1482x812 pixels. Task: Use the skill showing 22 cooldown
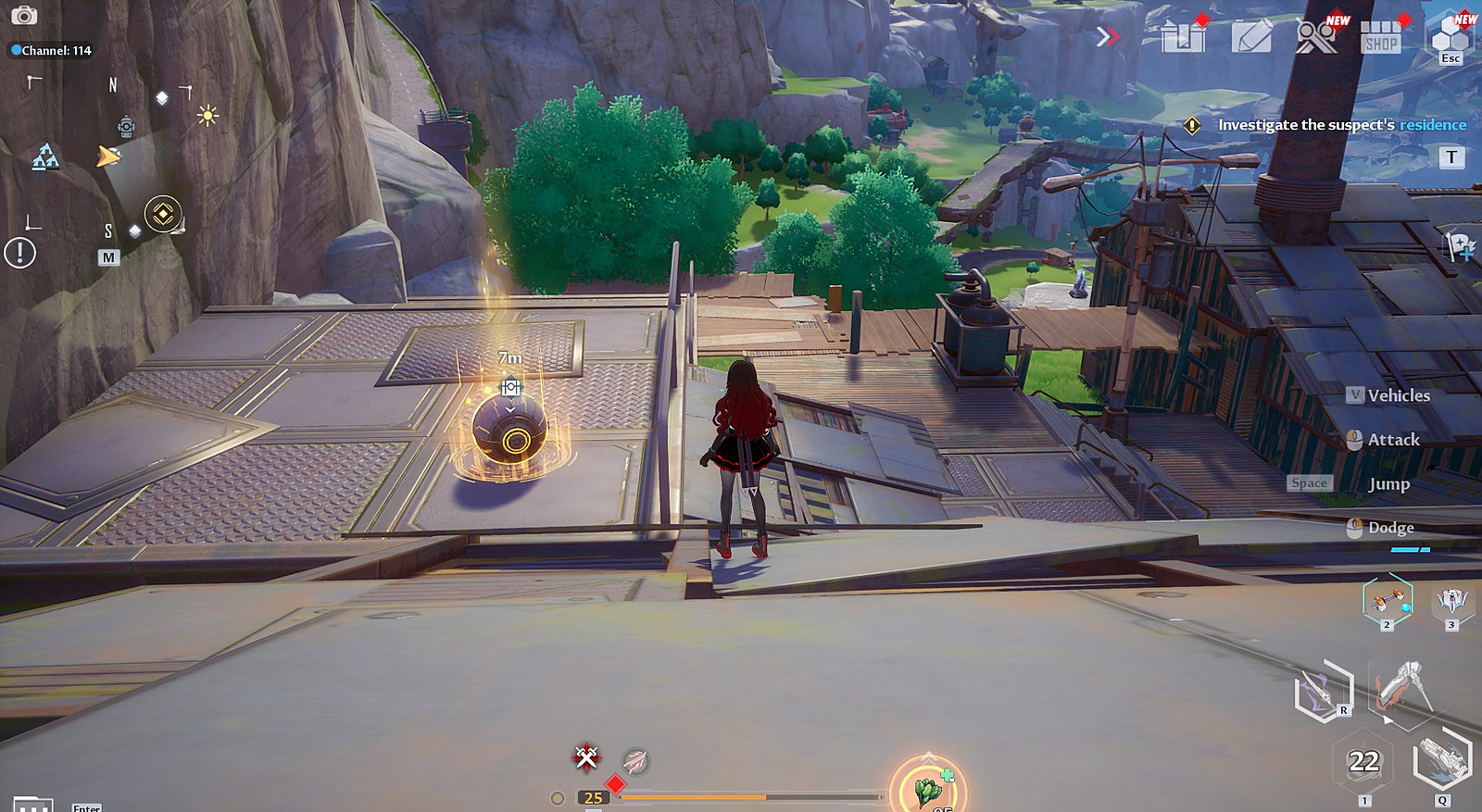pos(1363,762)
